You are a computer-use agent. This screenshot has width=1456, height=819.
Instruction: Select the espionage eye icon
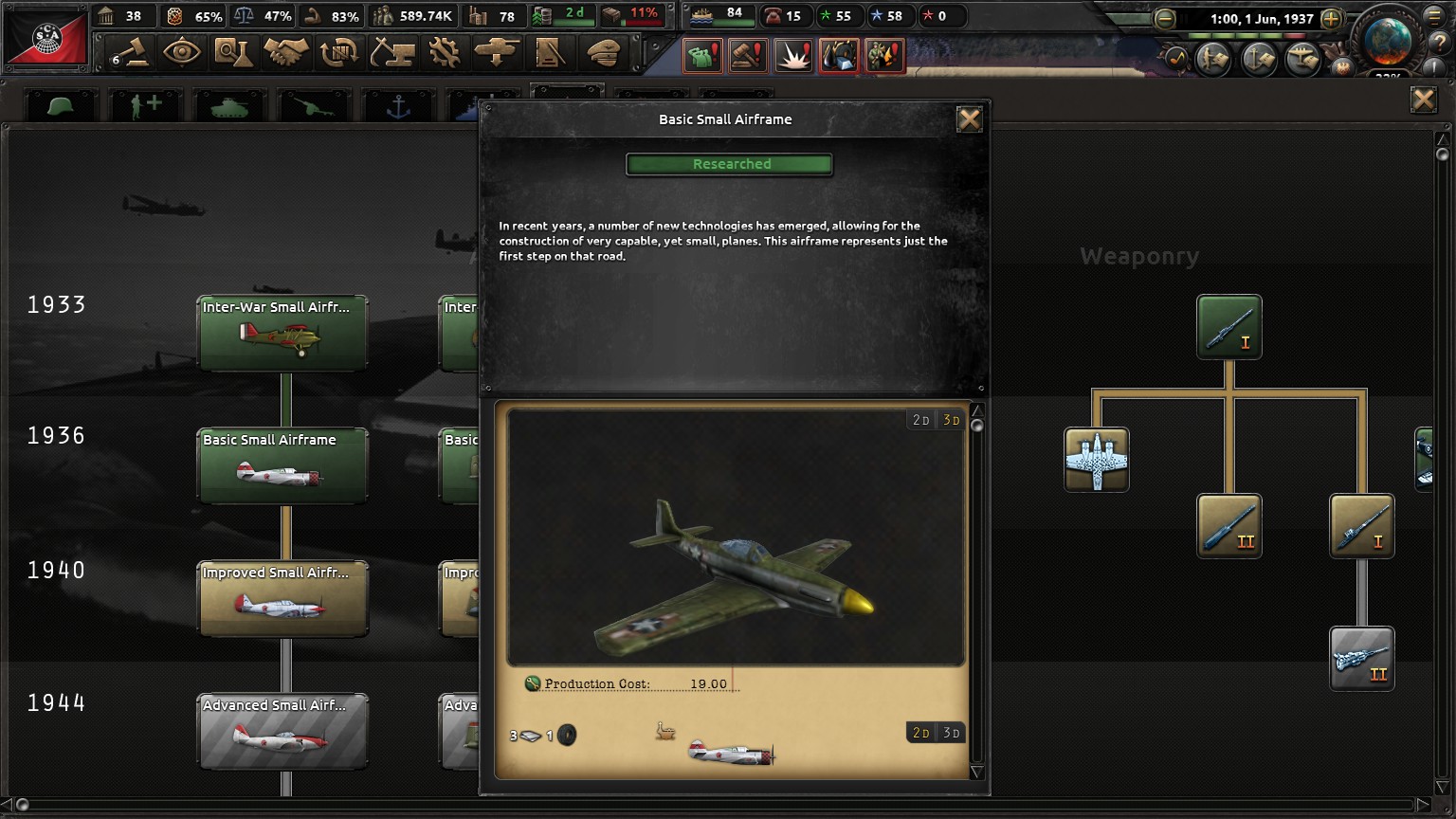182,53
